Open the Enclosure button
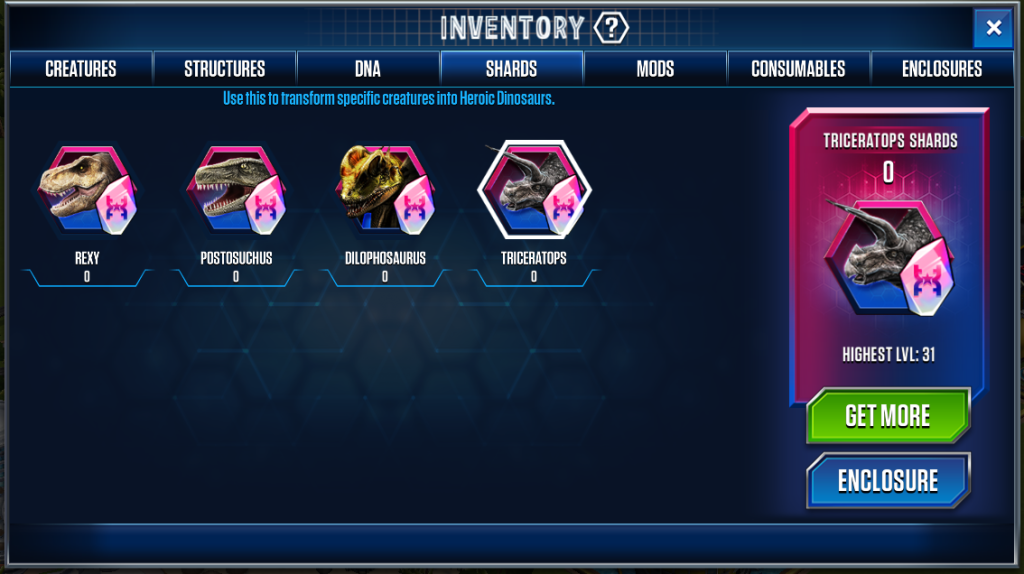This screenshot has width=1024, height=574. pos(888,481)
